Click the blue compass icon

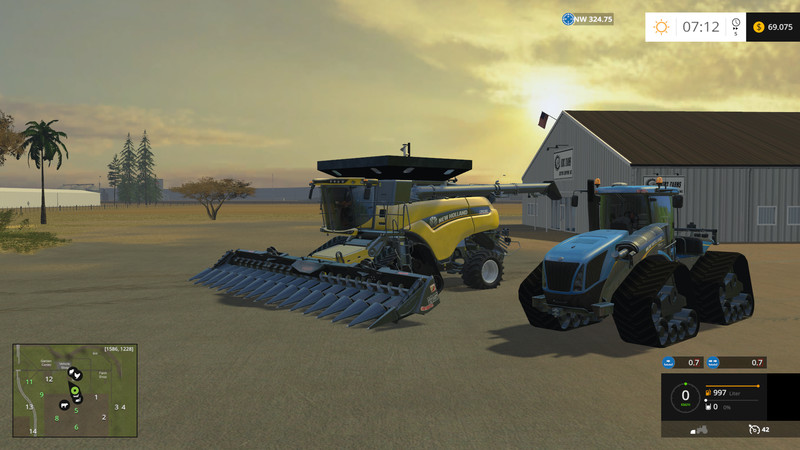(568, 19)
